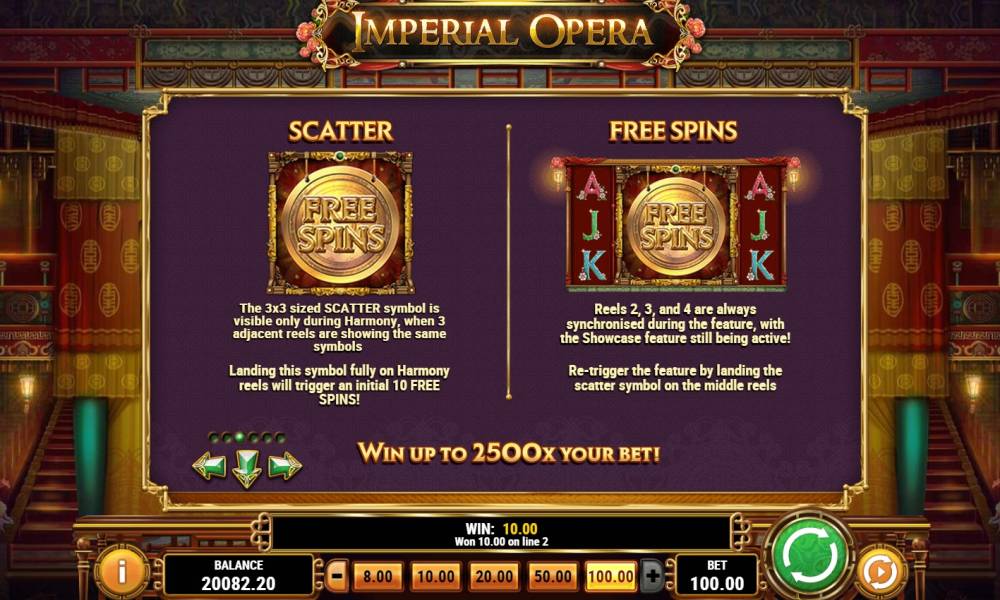Image resolution: width=1000 pixels, height=600 pixels.
Task: Choose the 10.00 bet amount
Action: [435, 576]
